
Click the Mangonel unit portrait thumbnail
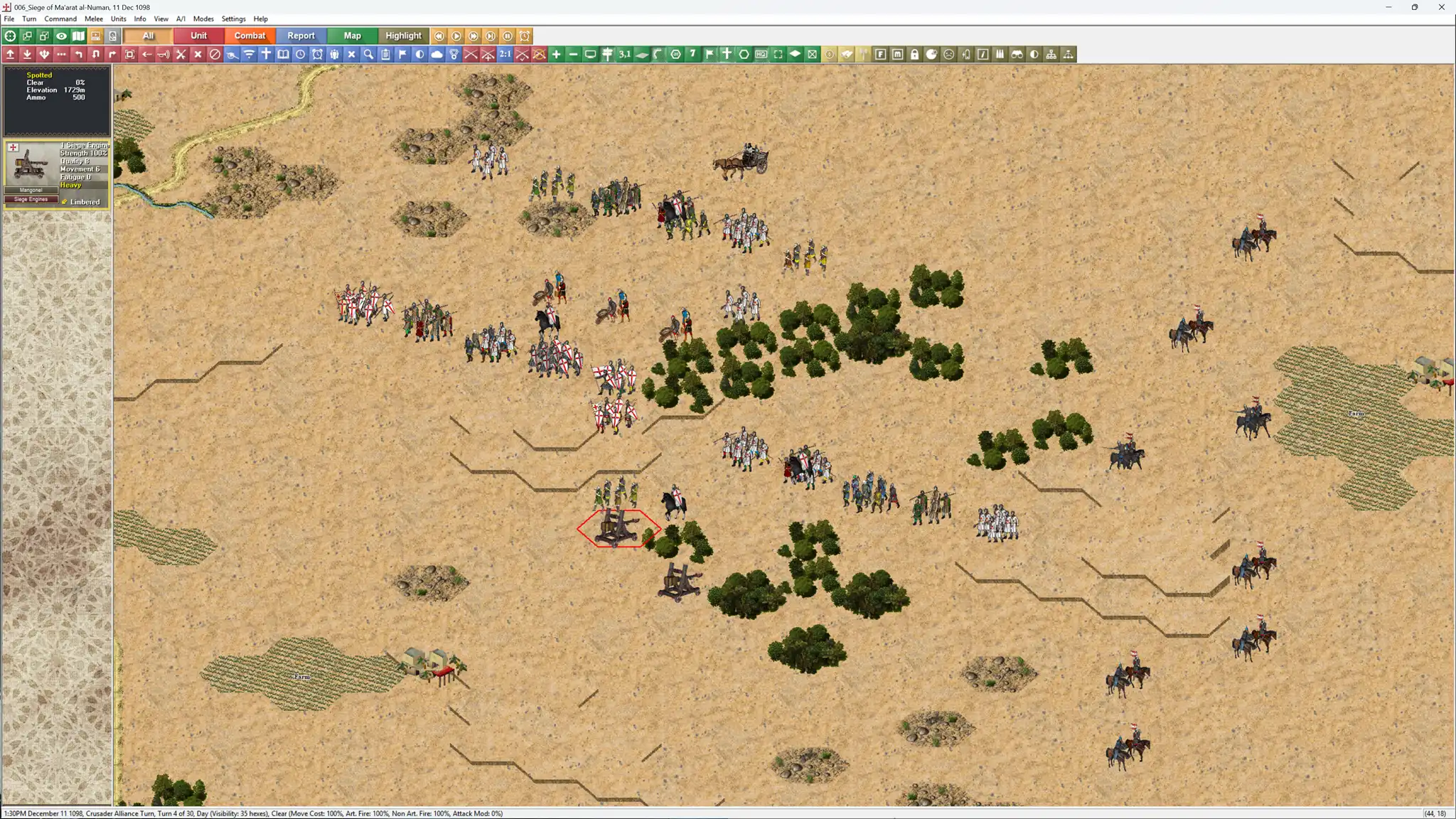click(x=31, y=166)
